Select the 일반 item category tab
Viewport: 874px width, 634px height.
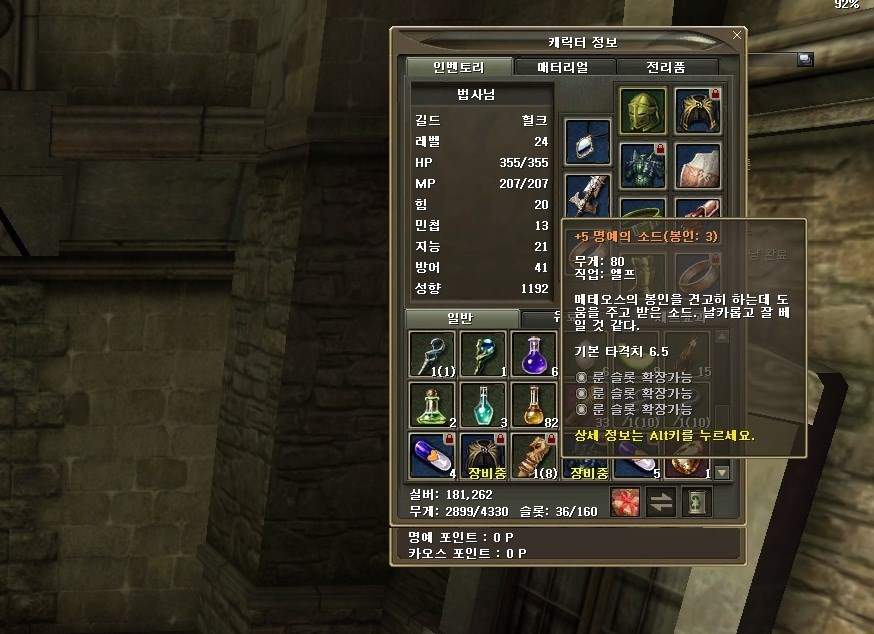tap(461, 318)
